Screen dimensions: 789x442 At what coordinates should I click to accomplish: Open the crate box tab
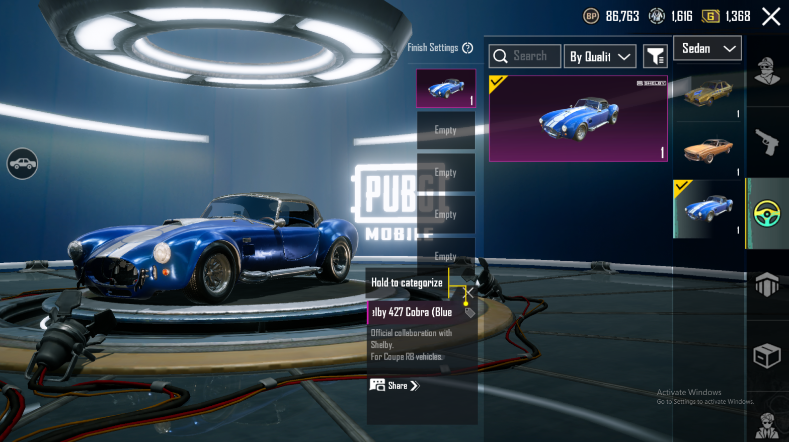click(768, 356)
